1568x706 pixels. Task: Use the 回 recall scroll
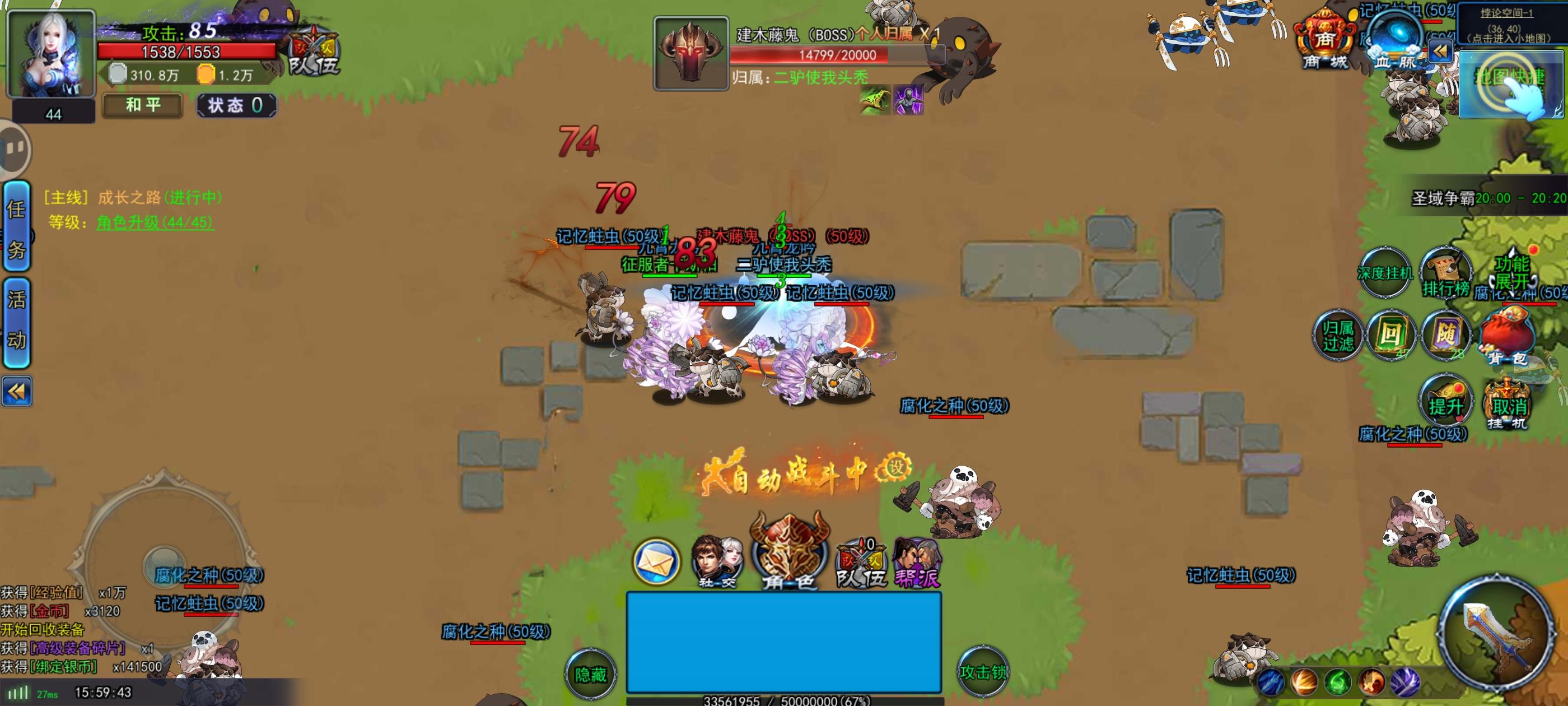click(1392, 336)
